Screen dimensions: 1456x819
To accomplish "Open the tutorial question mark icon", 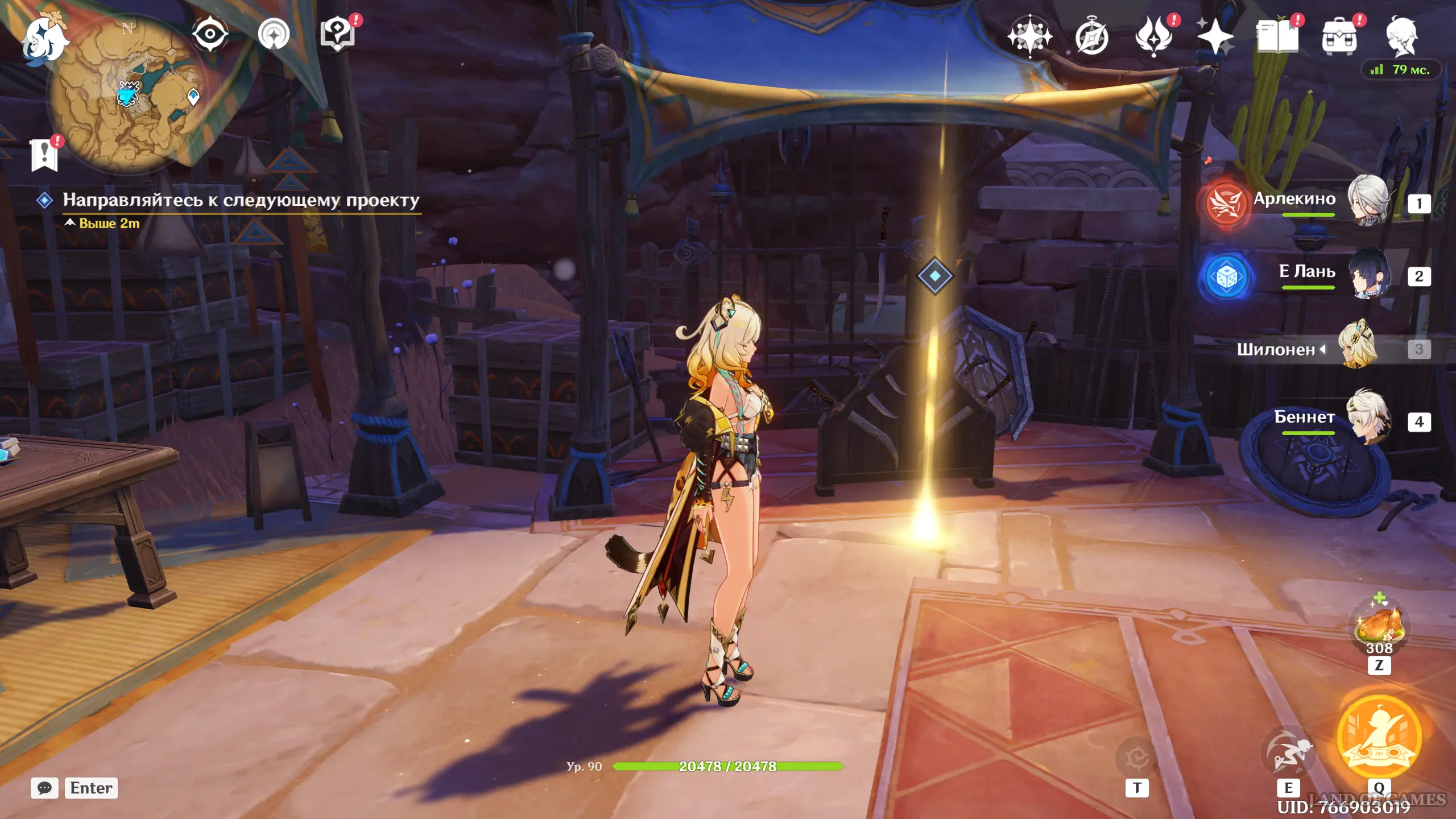I will tap(337, 34).
